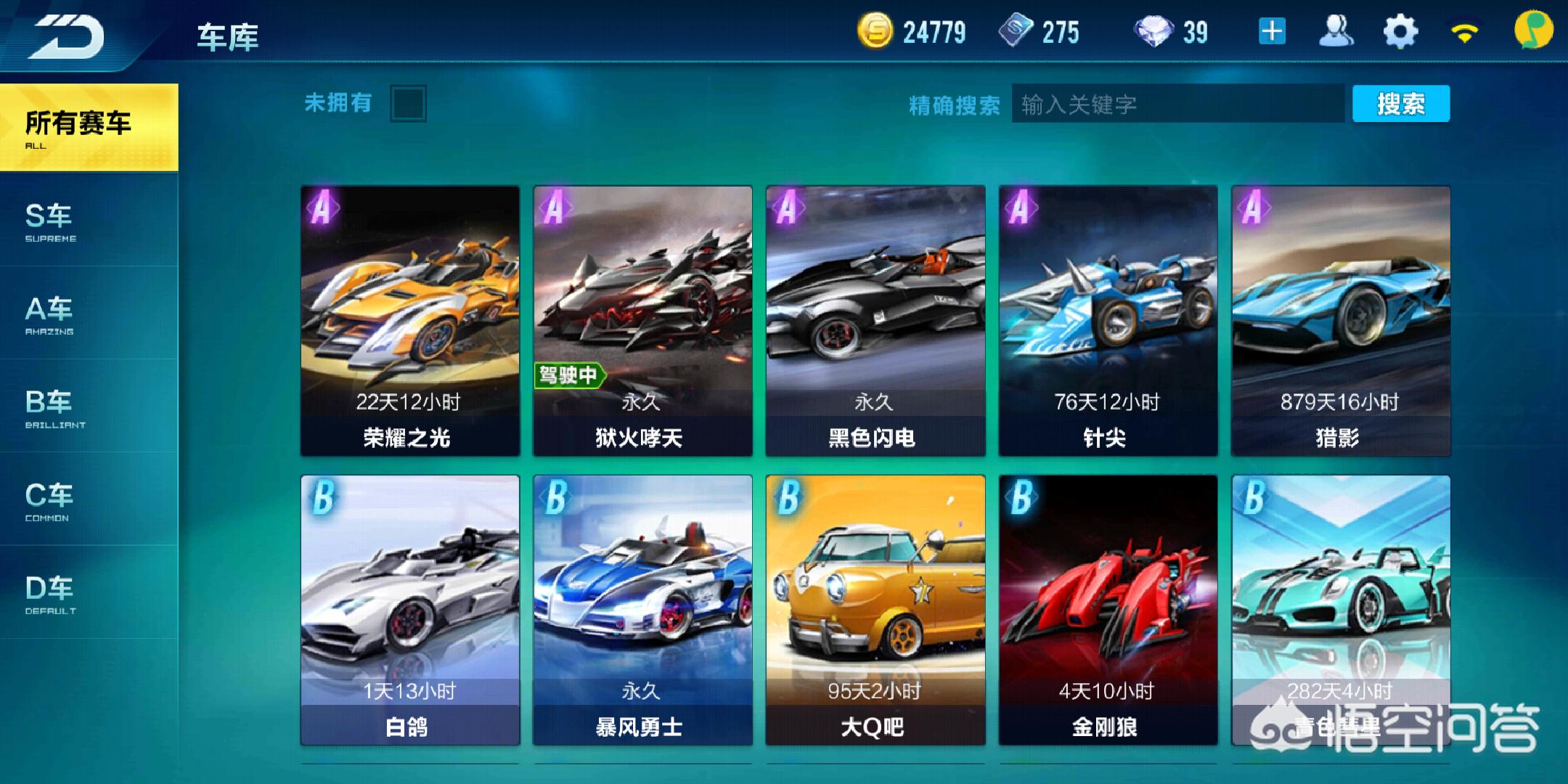Image resolution: width=1568 pixels, height=784 pixels.
Task: Toggle the 未拥有 checkbox
Action: [x=408, y=104]
